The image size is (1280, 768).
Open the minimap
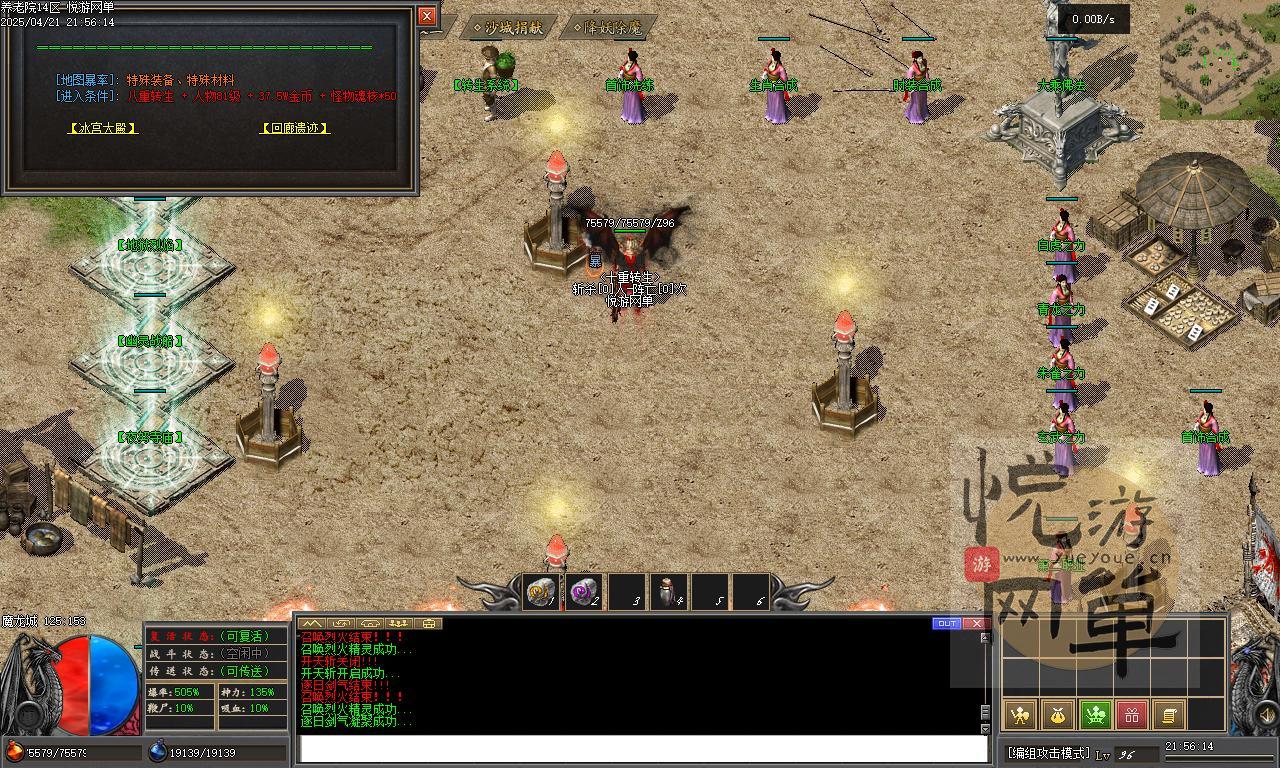point(1218,60)
